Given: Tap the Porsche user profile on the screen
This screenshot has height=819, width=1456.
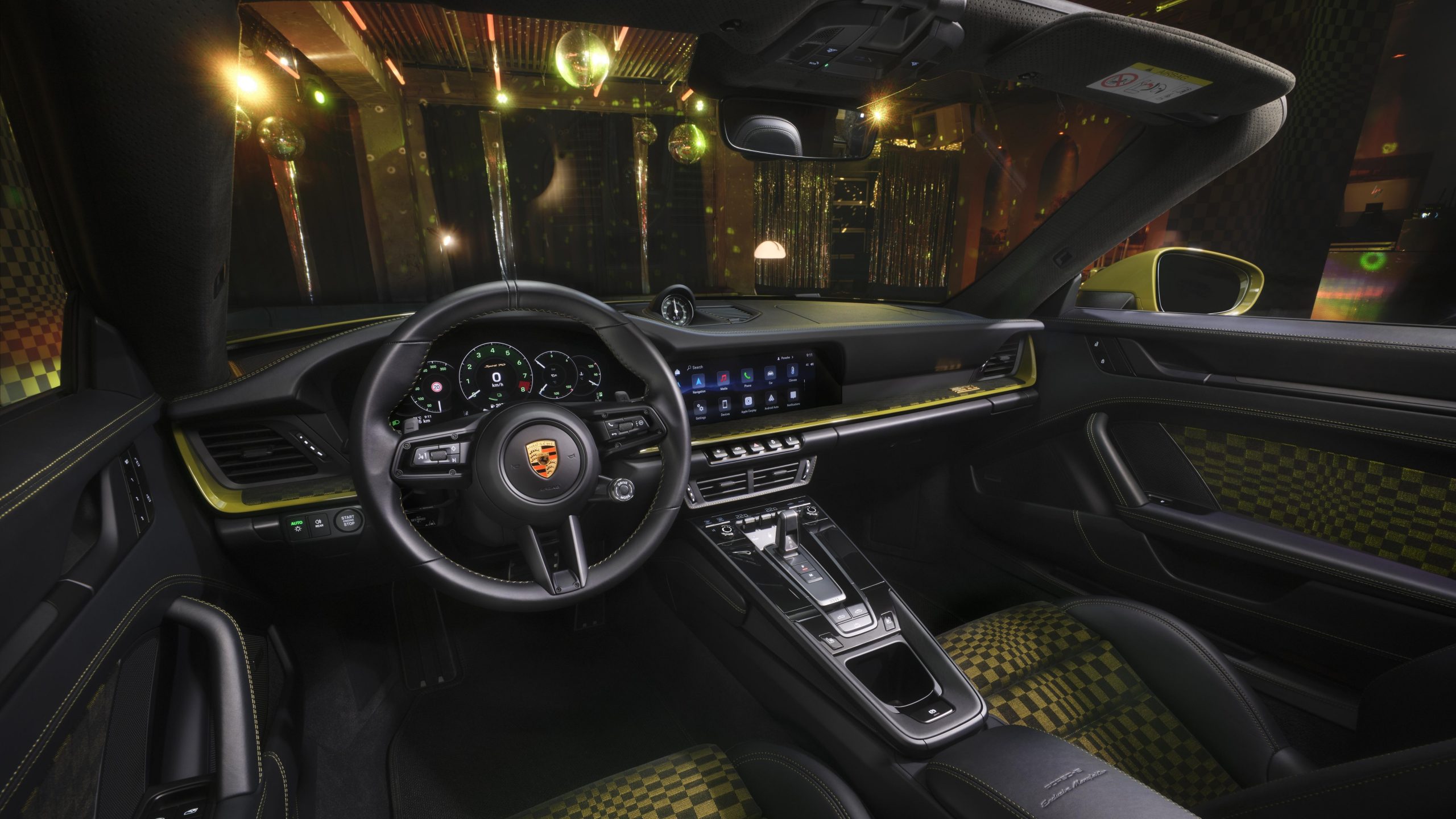Looking at the screenshot, I should [784, 358].
